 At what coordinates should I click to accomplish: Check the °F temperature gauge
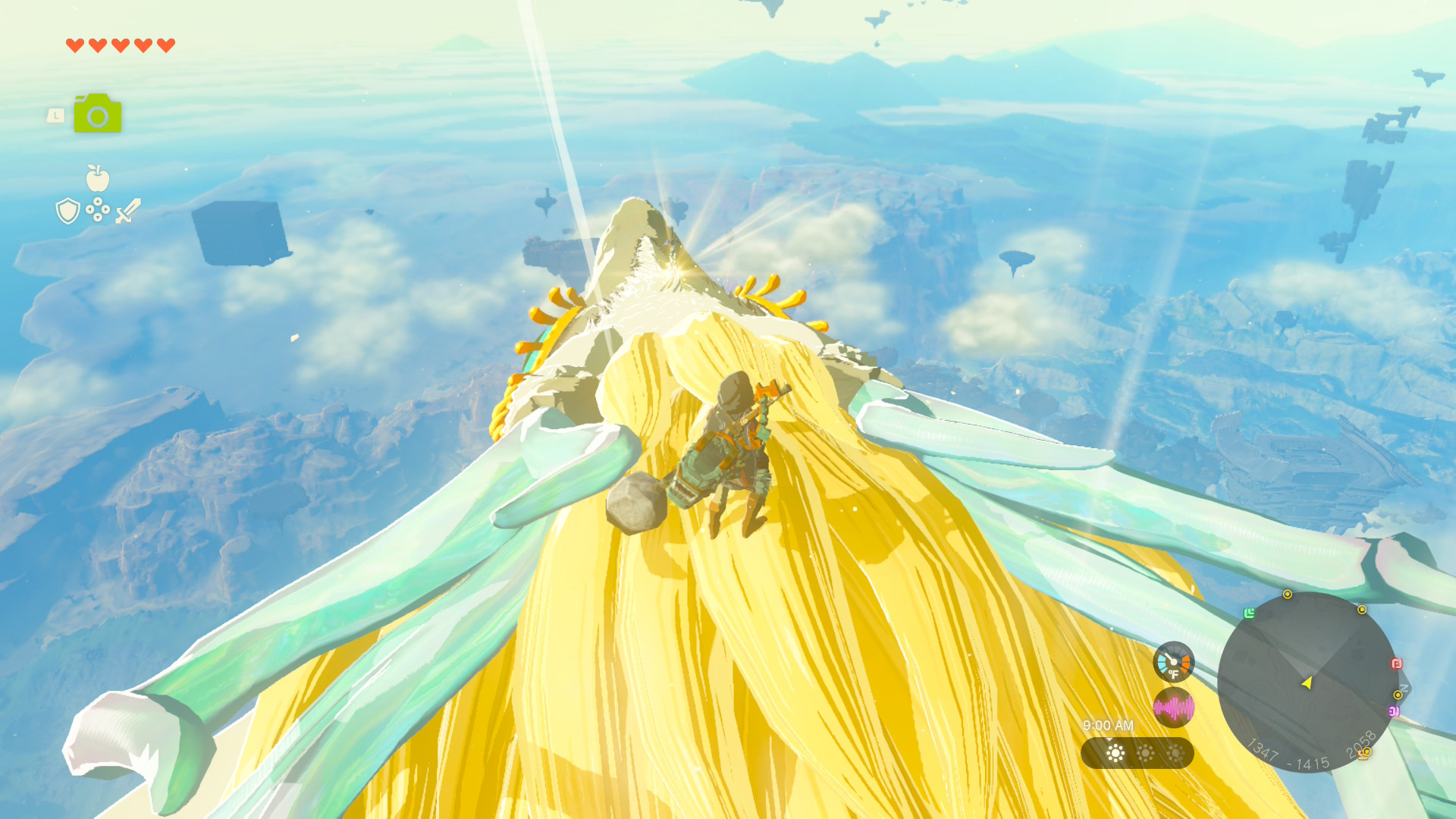pyautogui.click(x=1173, y=662)
